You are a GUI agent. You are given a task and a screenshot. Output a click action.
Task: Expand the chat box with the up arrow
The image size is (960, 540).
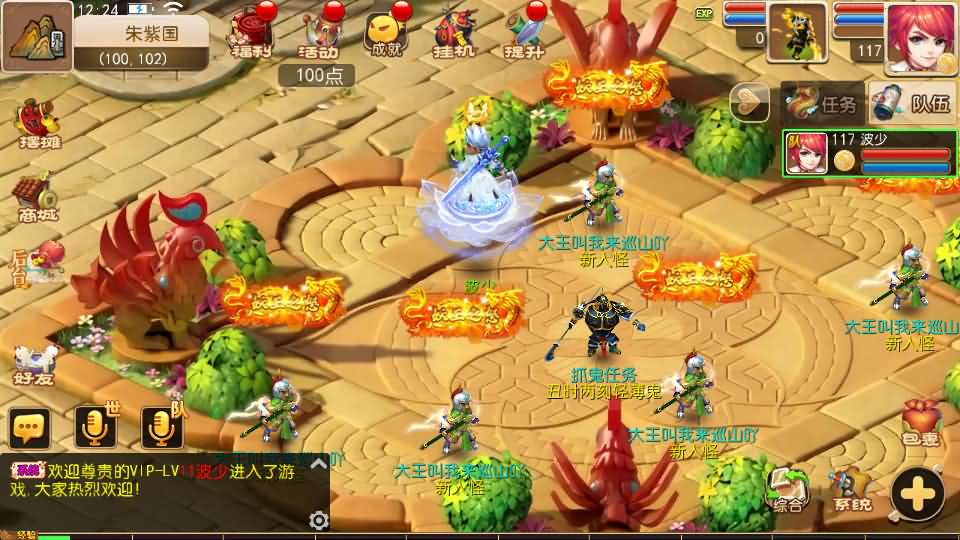318,463
